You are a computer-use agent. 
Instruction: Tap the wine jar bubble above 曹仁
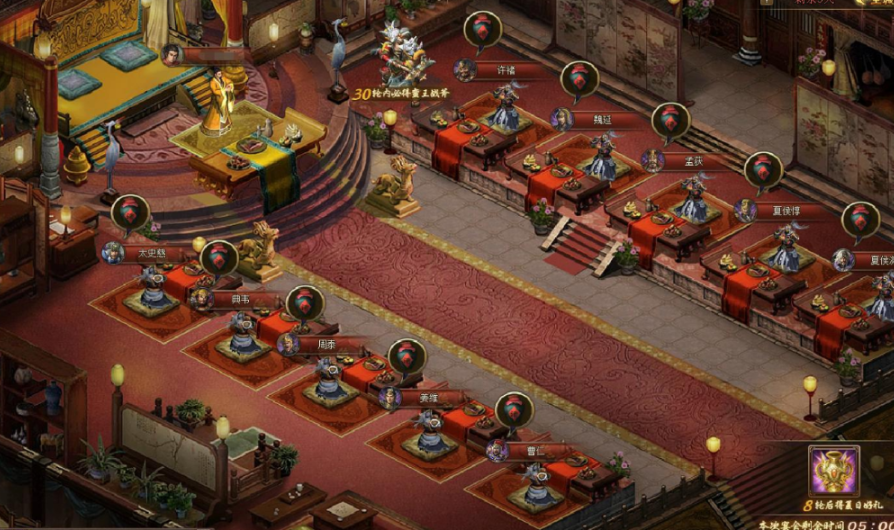pyautogui.click(x=514, y=409)
